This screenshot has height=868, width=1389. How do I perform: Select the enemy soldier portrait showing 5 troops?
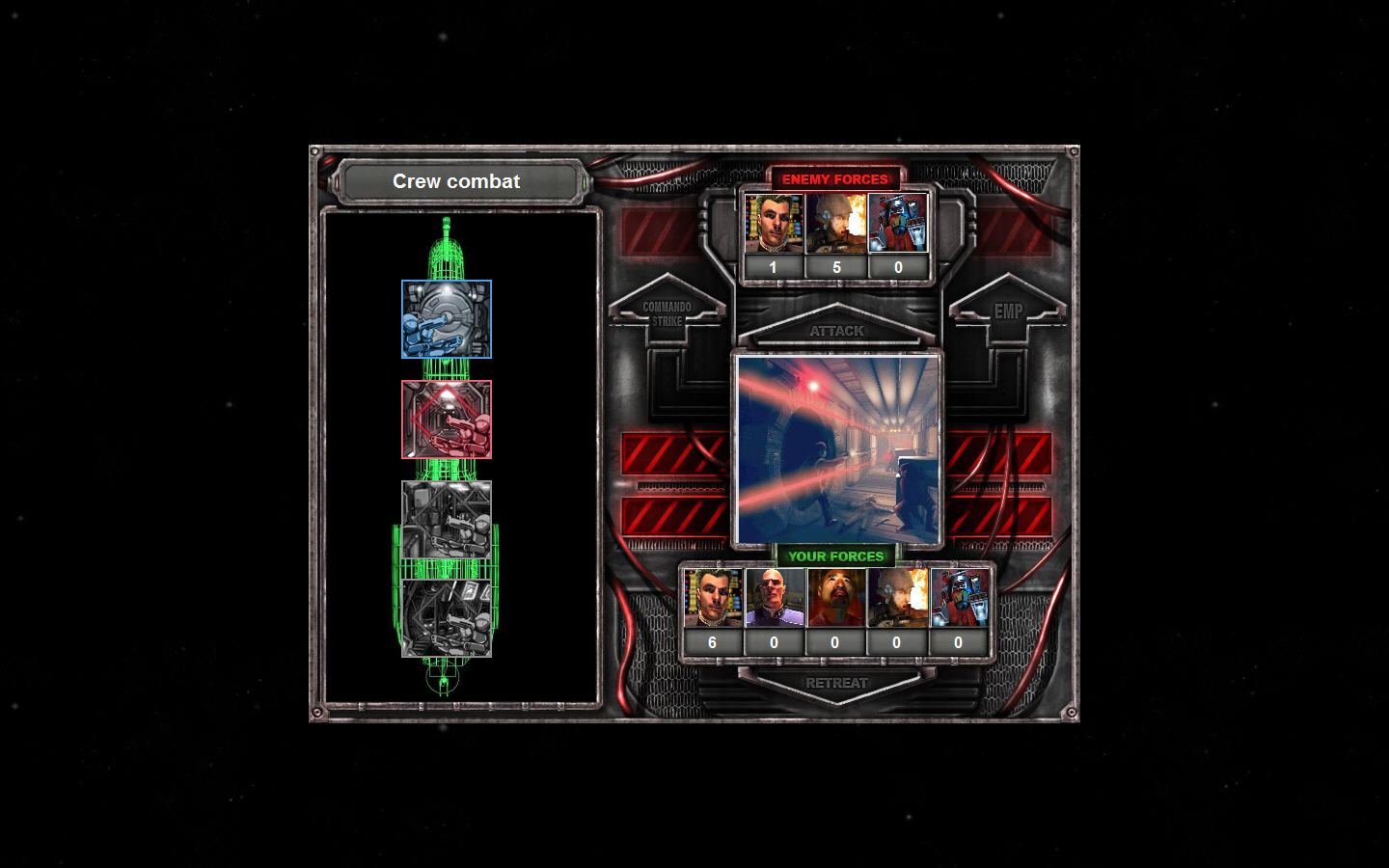point(837,224)
